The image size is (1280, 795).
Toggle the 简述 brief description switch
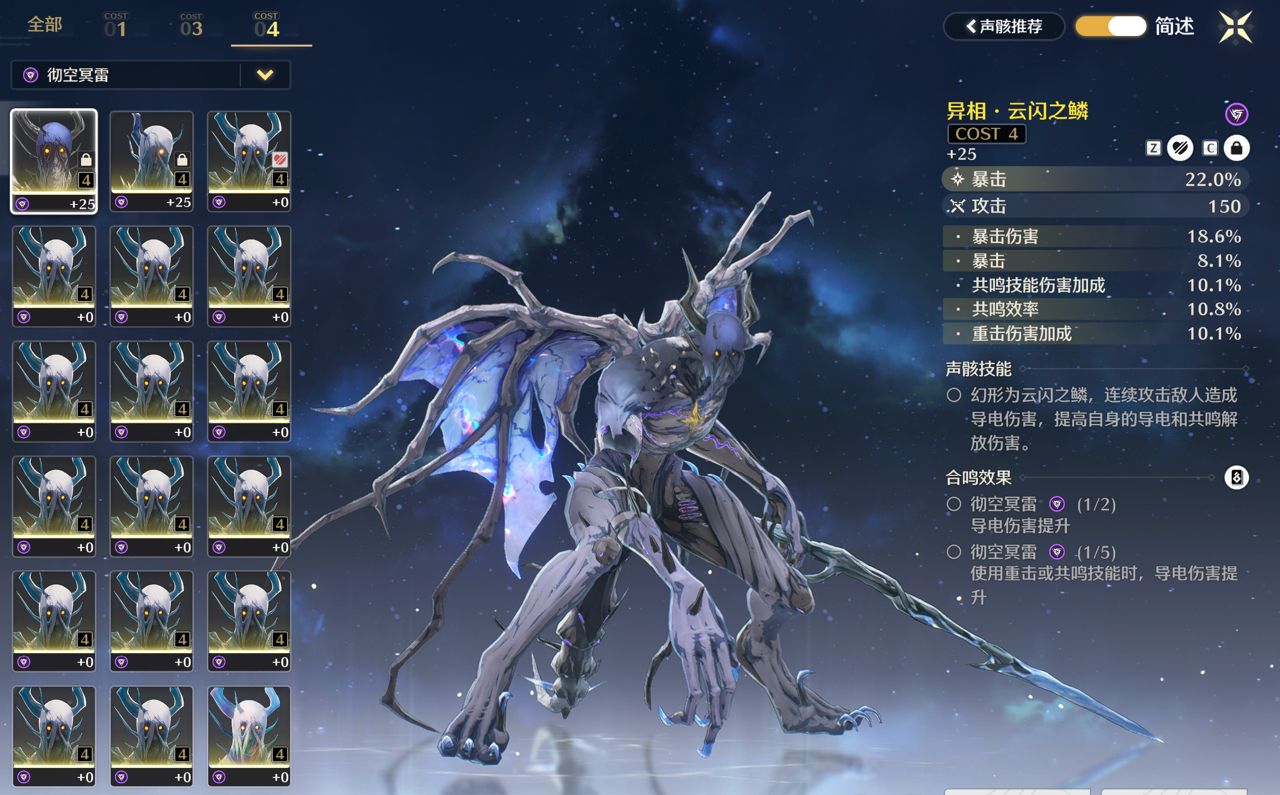click(1110, 27)
